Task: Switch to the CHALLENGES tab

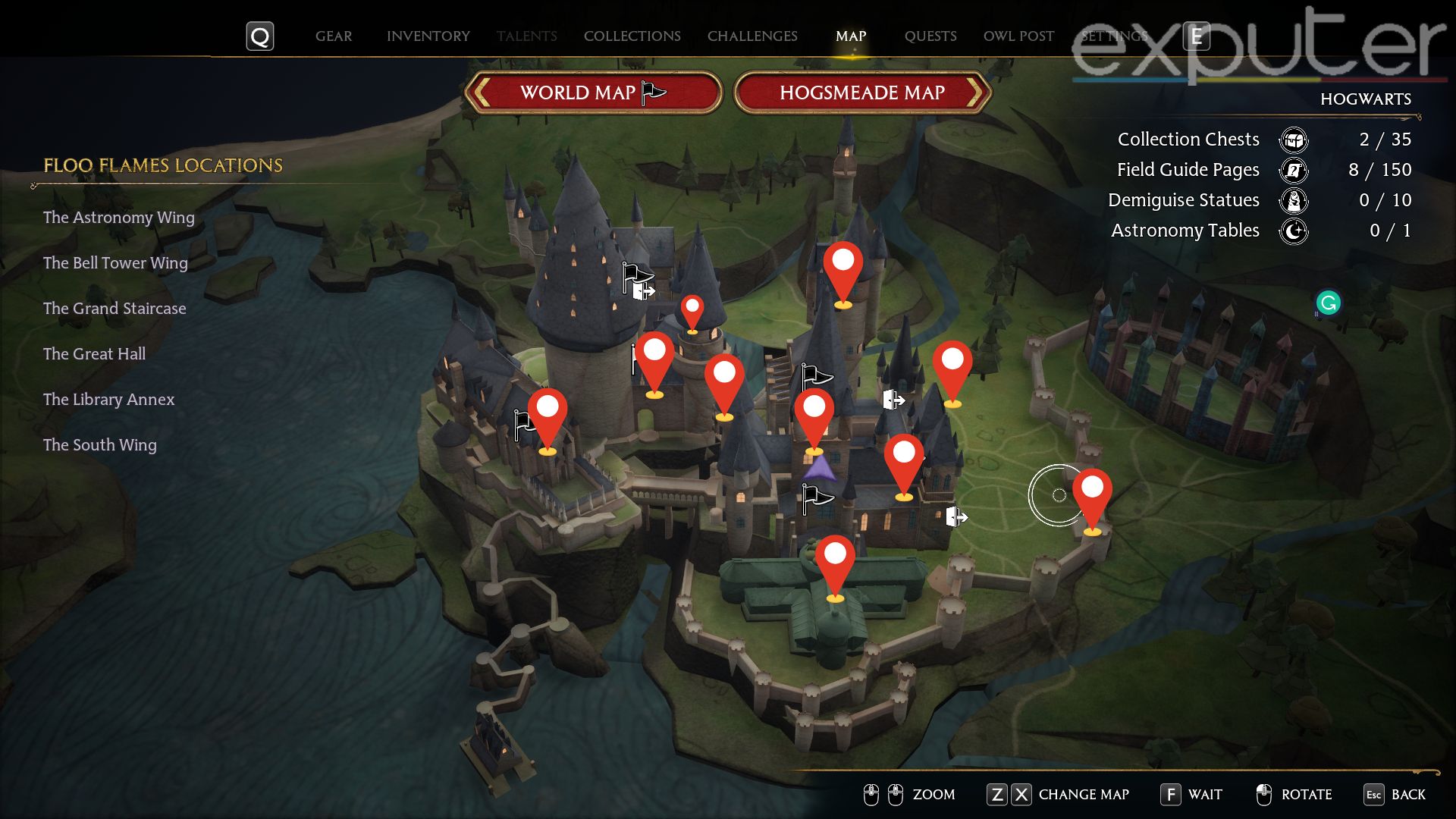Action: 752,36
